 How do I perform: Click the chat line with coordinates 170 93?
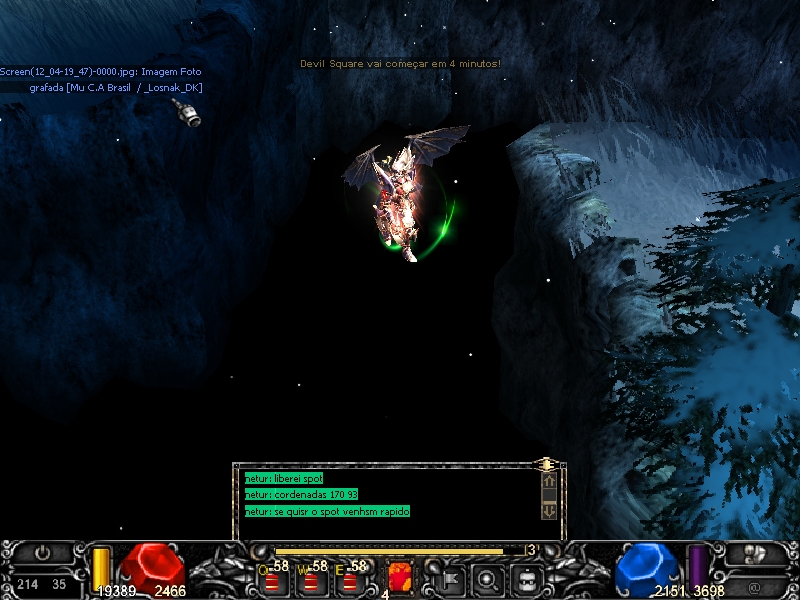tap(302, 495)
